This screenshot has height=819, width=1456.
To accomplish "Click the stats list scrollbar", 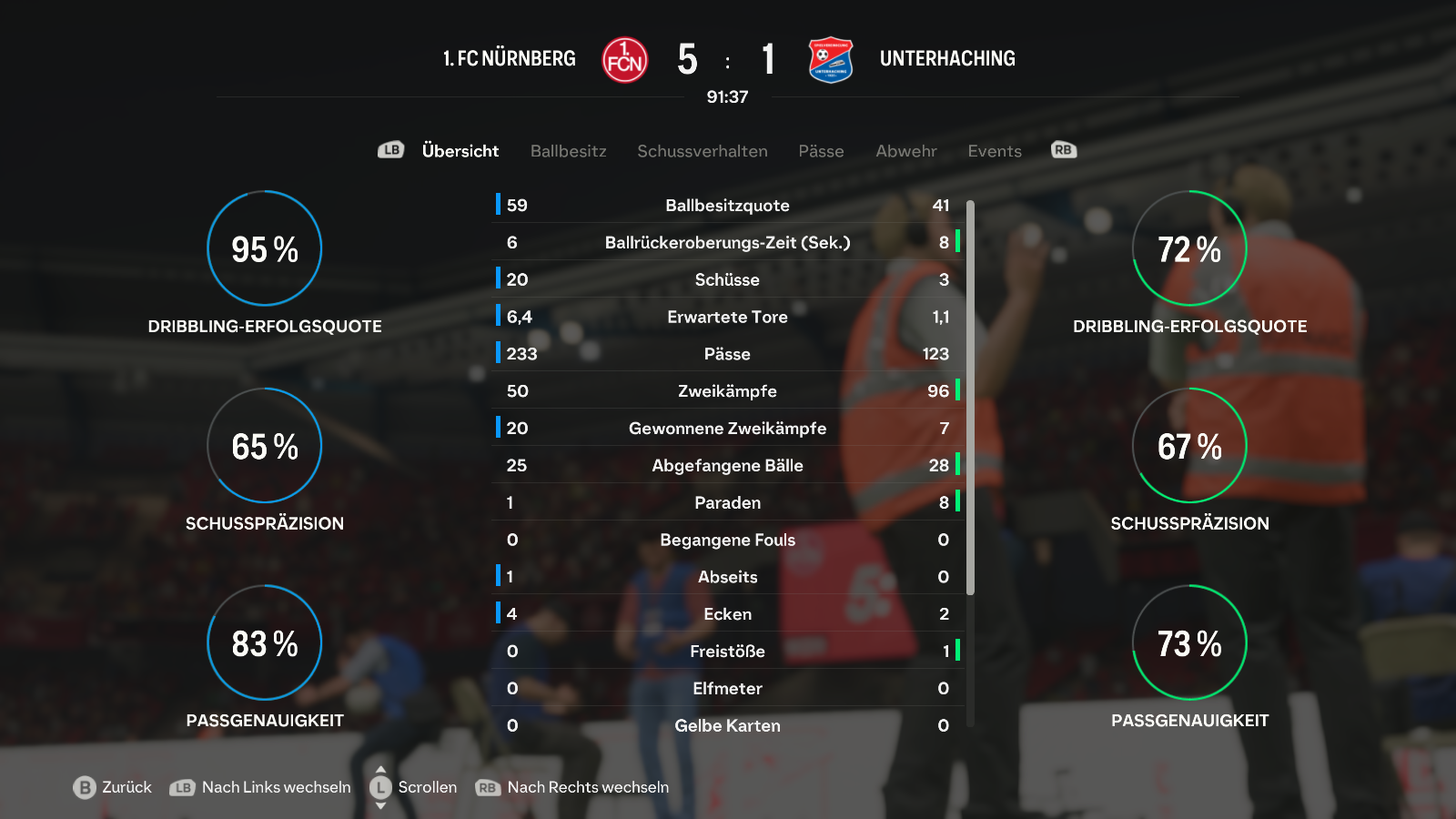I will [x=970, y=397].
